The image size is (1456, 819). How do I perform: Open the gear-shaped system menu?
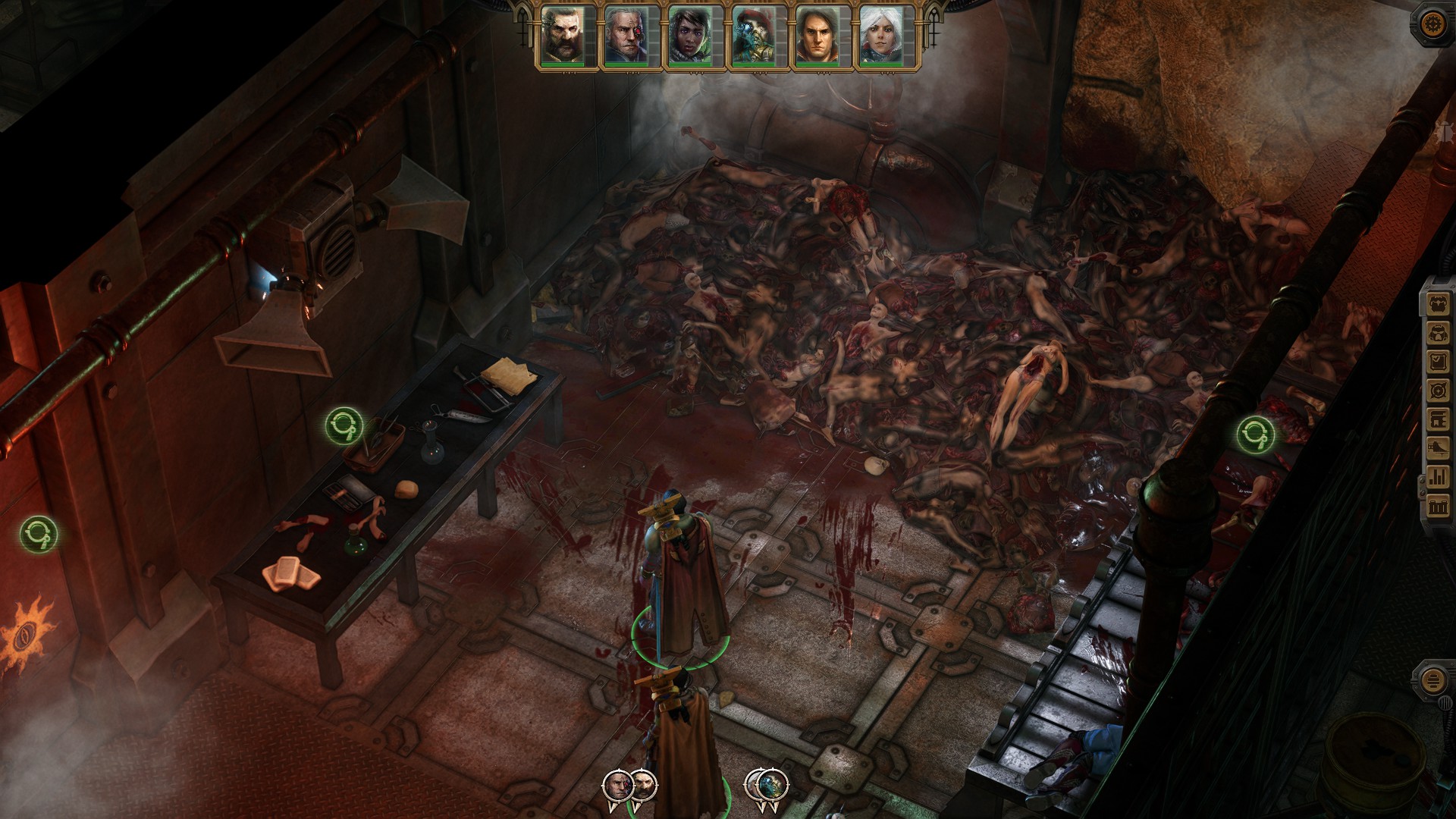tap(1432, 23)
